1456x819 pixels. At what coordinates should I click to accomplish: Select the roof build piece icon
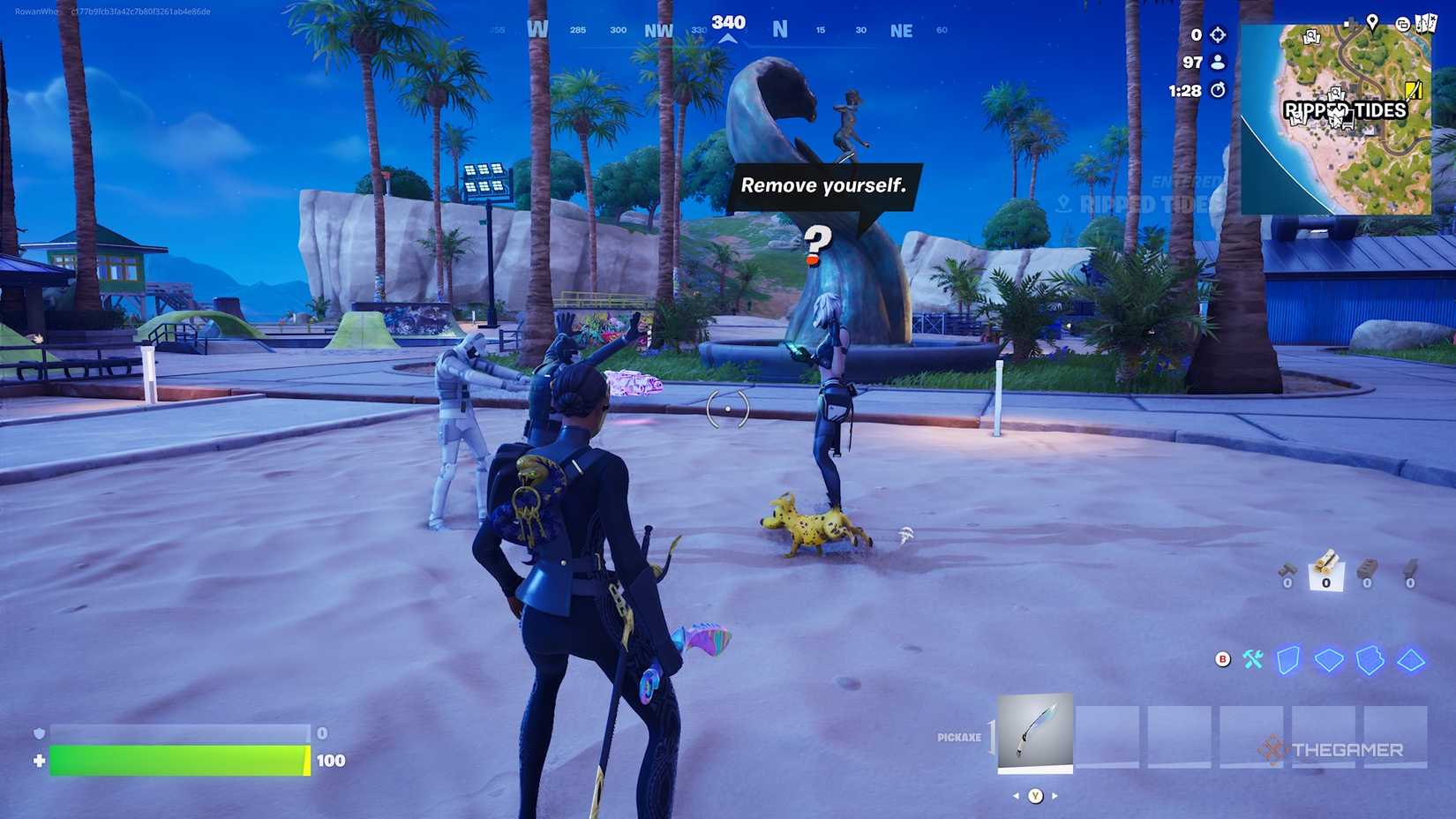point(1409,659)
